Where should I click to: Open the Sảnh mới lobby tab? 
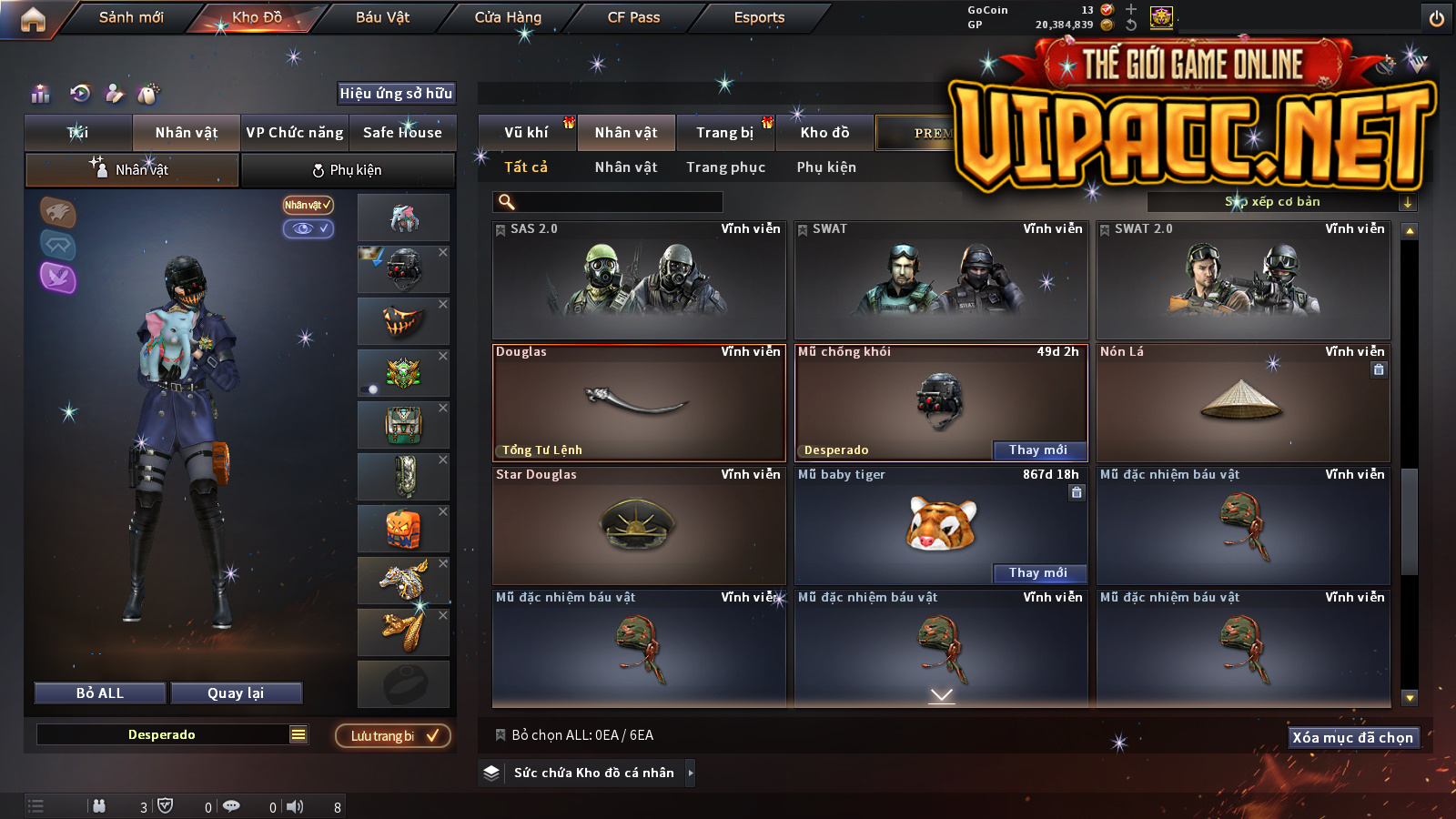131,17
